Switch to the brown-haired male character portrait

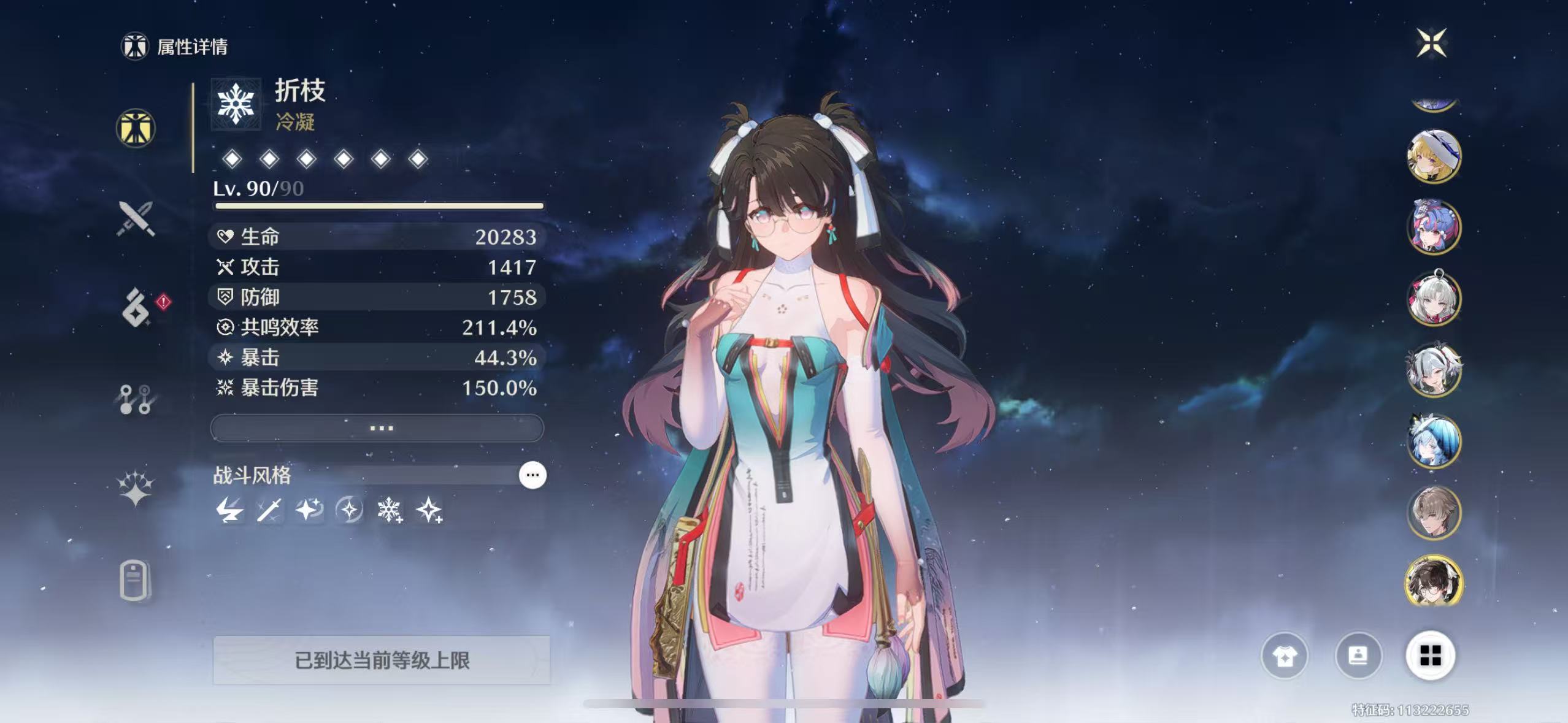(x=1434, y=513)
